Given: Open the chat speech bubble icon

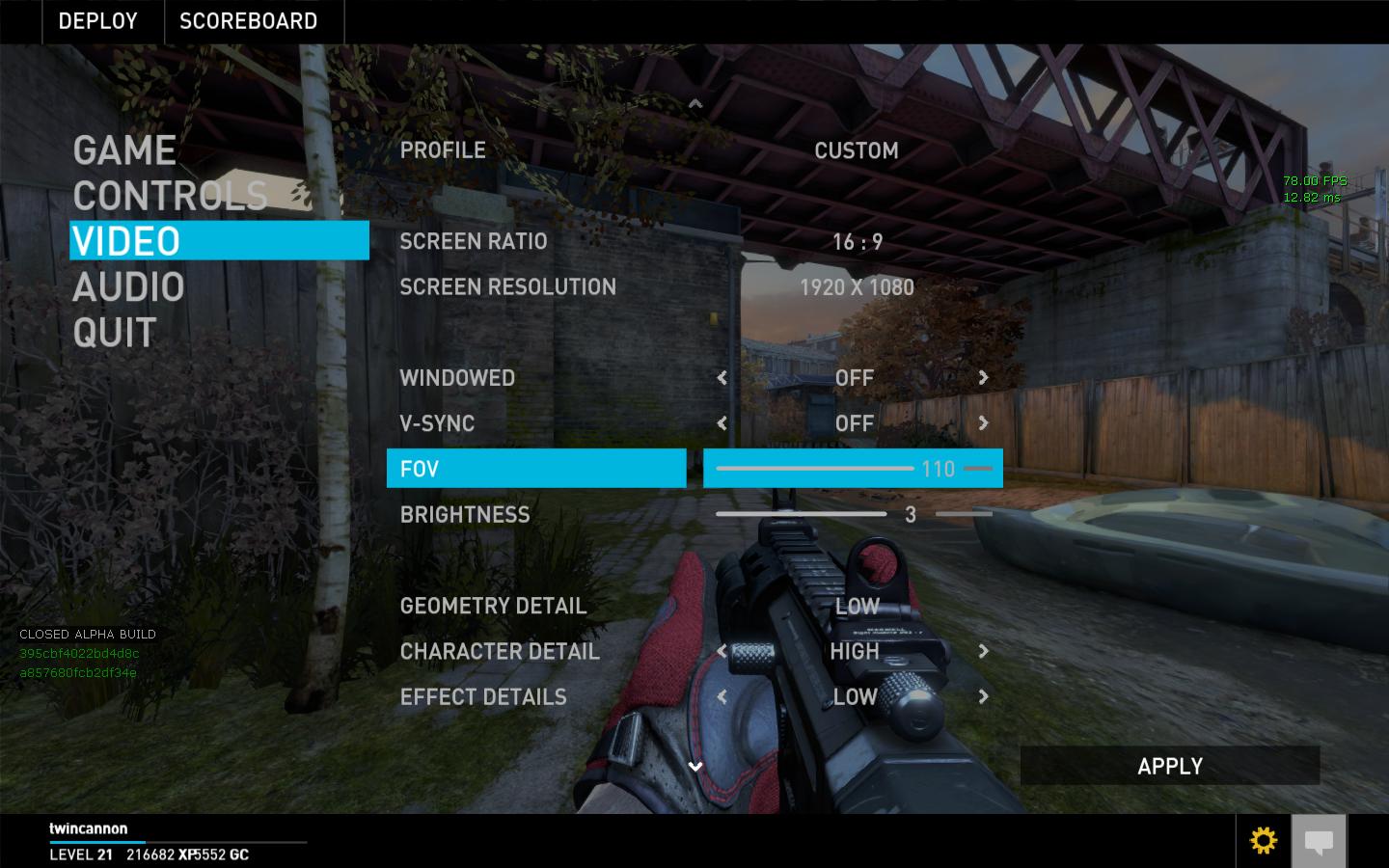Looking at the screenshot, I should coord(1319,841).
